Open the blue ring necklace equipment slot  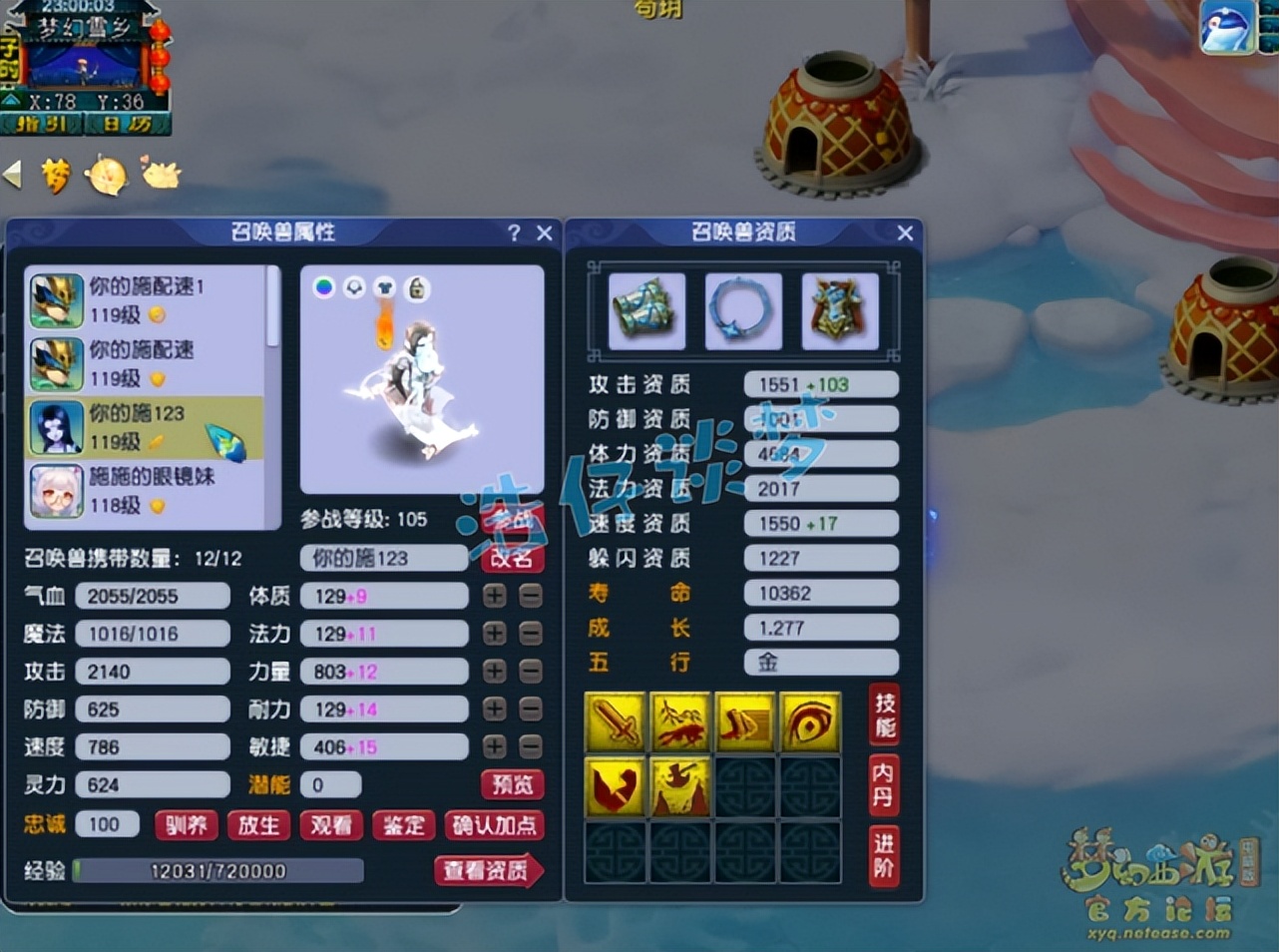(743, 311)
